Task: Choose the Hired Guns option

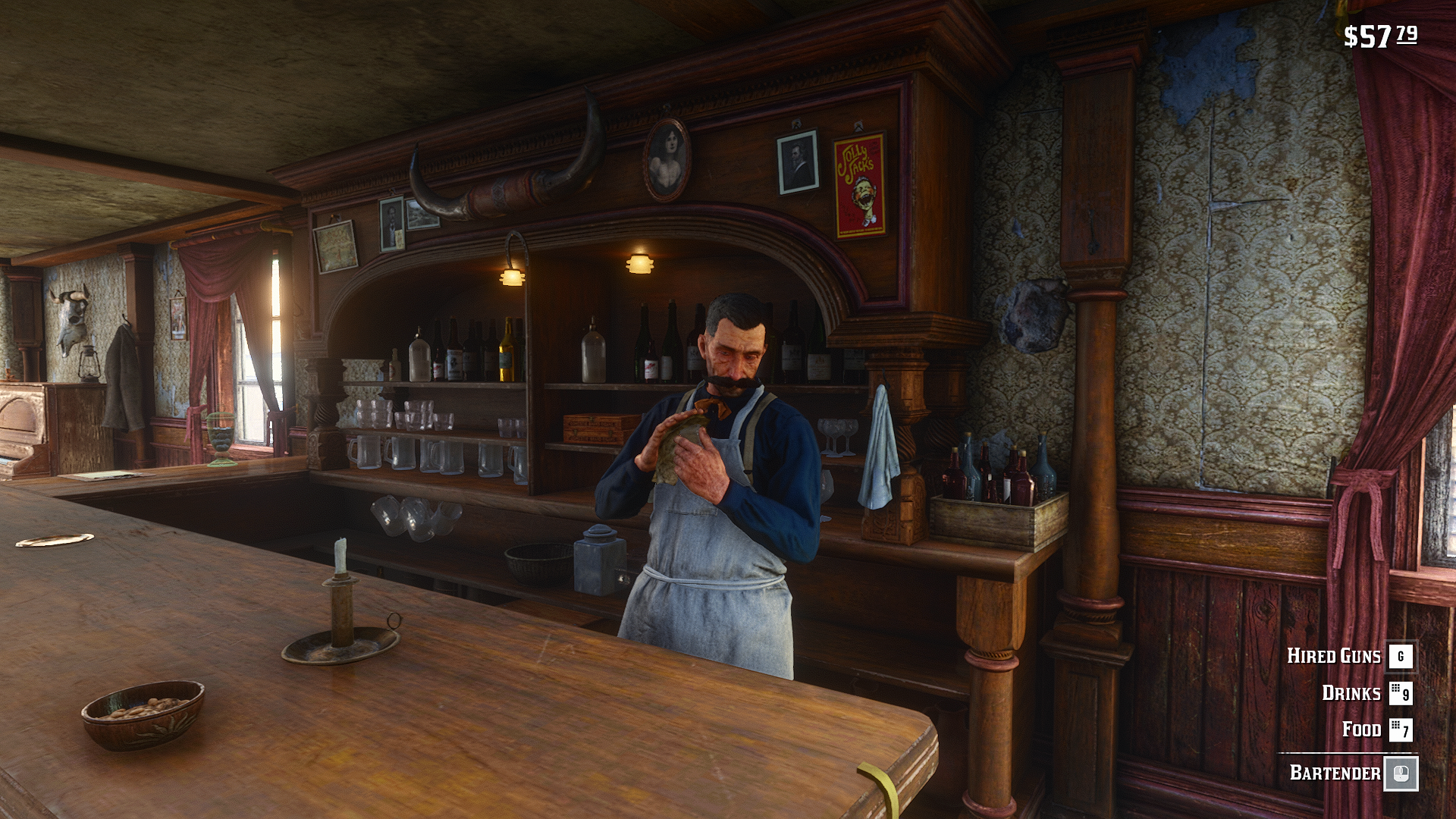Action: tap(1335, 656)
